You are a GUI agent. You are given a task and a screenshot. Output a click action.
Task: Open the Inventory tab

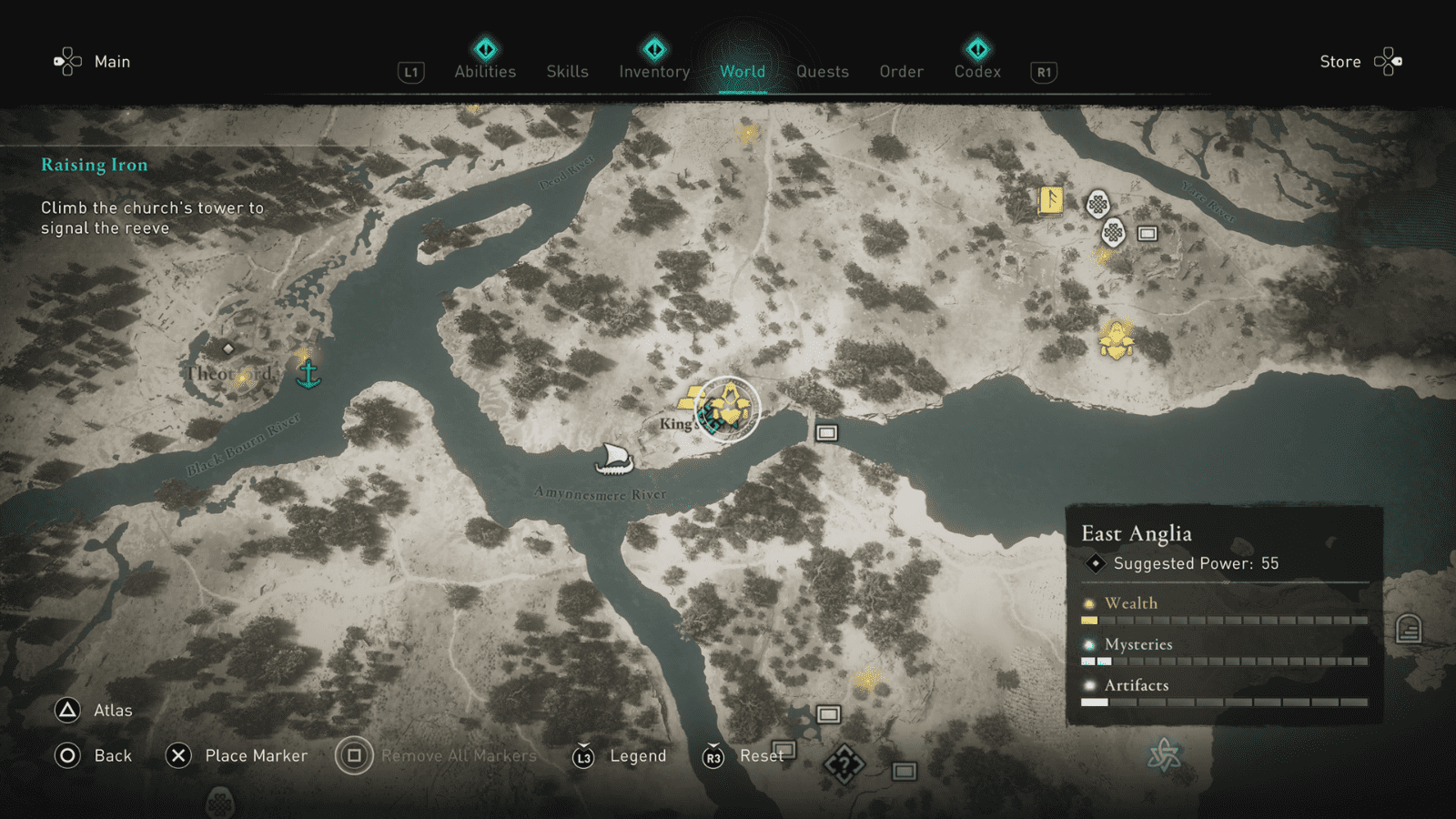653,72
